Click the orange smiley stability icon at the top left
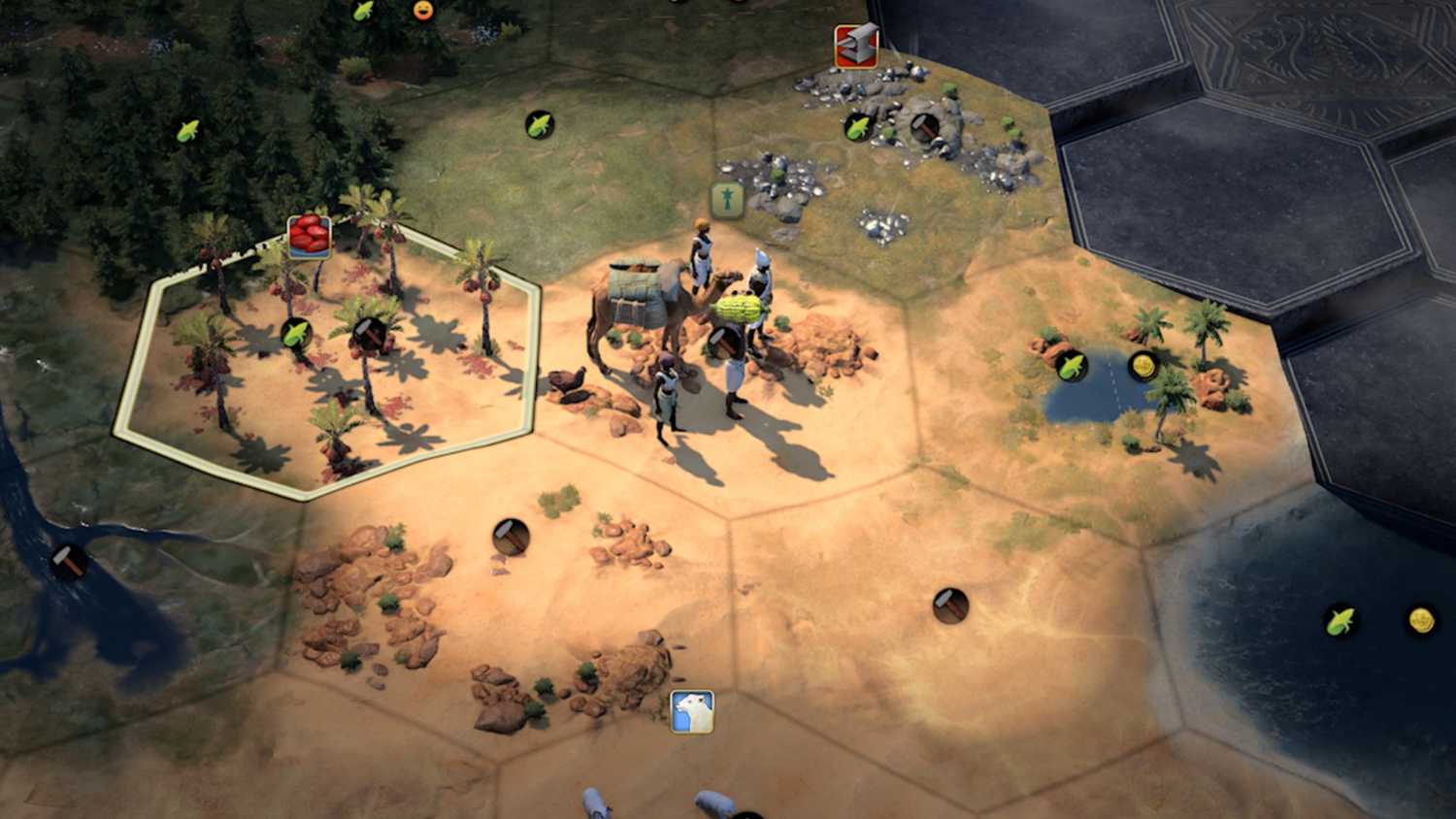Viewport: 1456px width, 819px height. (424, 9)
